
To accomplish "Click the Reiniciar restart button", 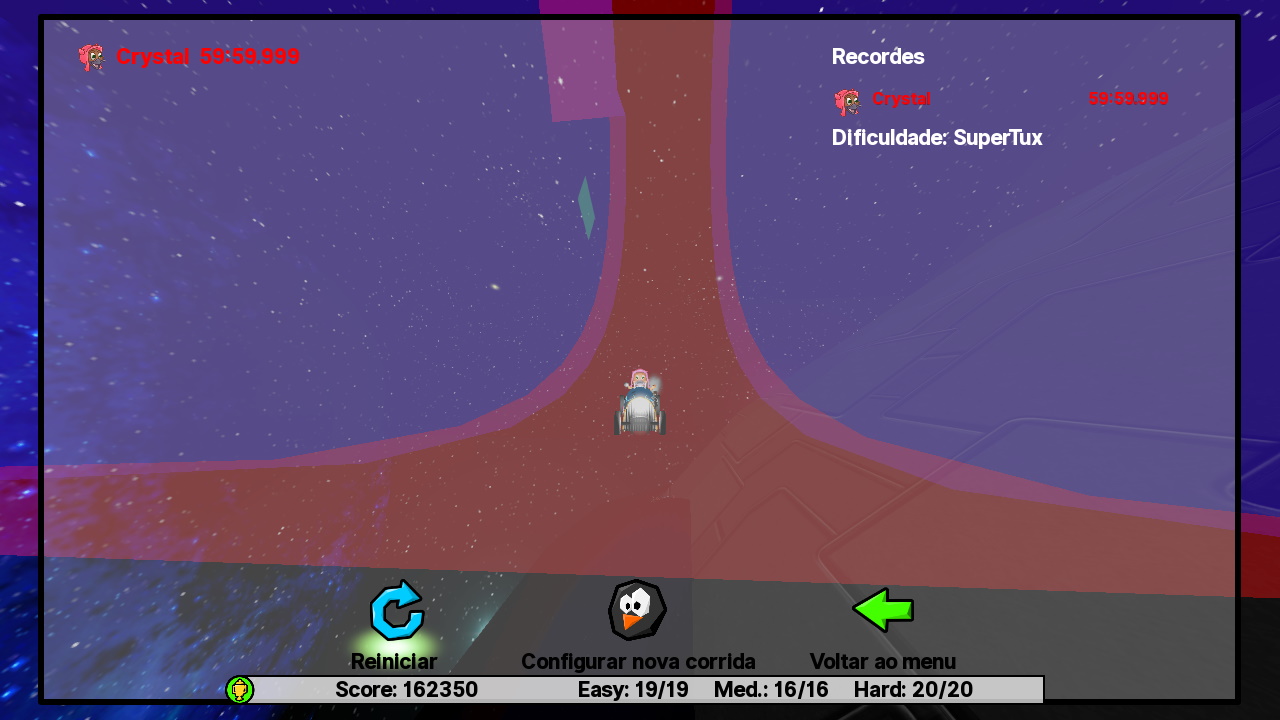I will 396,611.
